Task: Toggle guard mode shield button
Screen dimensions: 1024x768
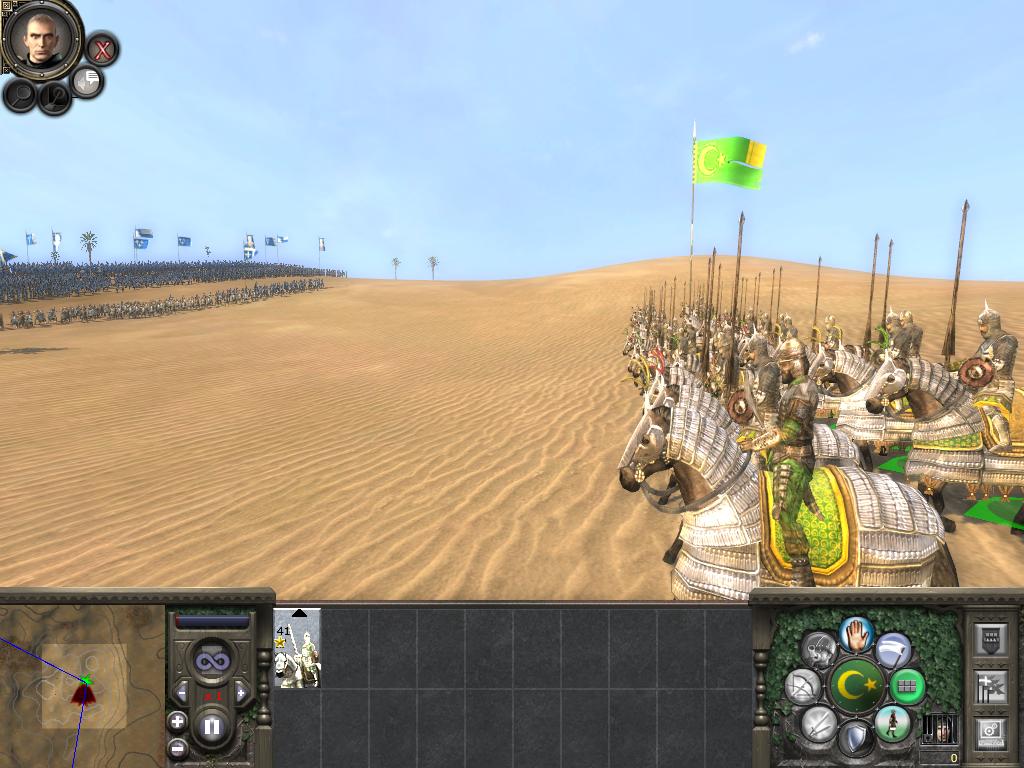Action: coord(855,741)
